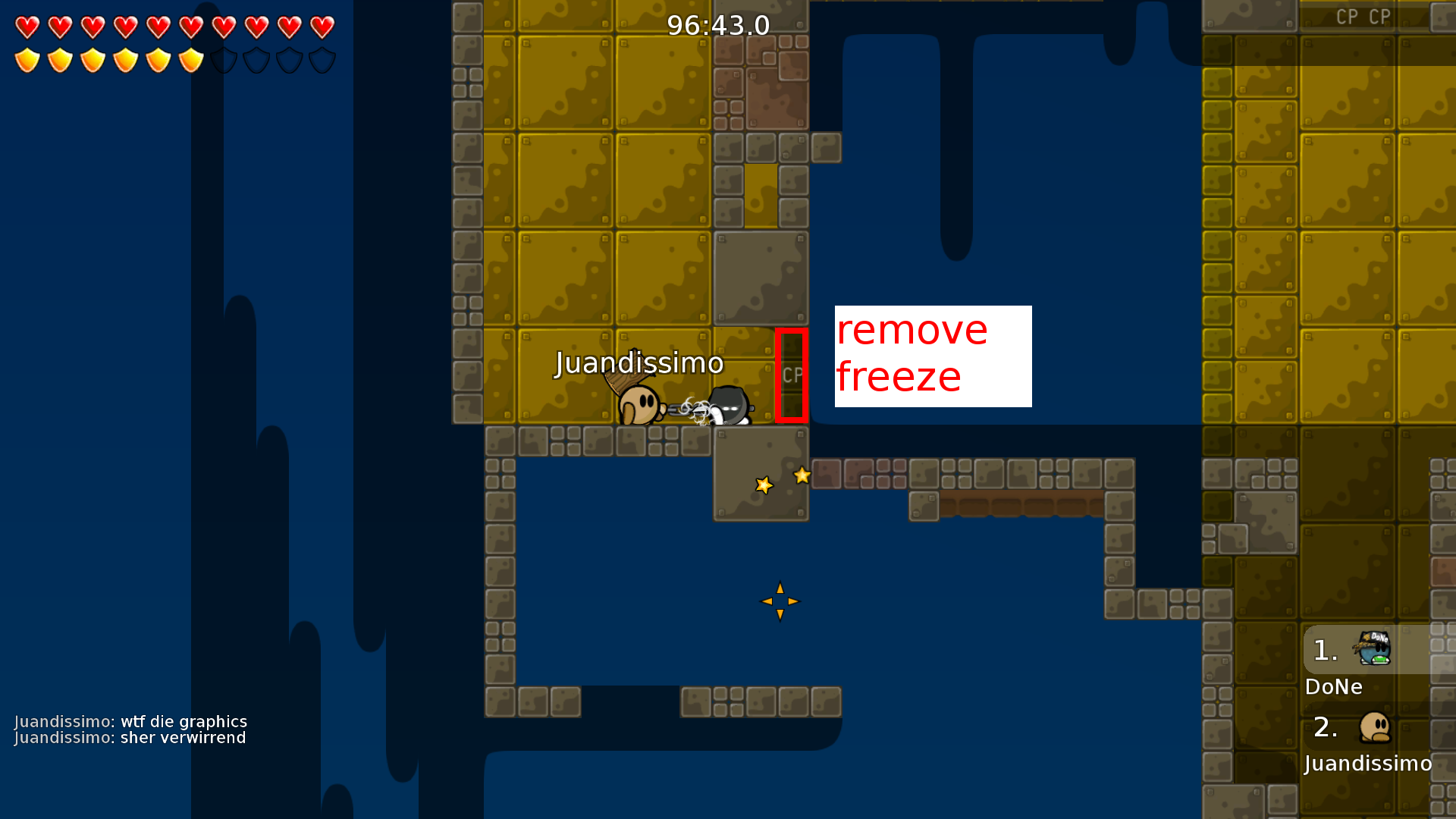The height and width of the screenshot is (819, 1456).
Task: Click the name tag Juandissimo above the player
Action: click(639, 363)
